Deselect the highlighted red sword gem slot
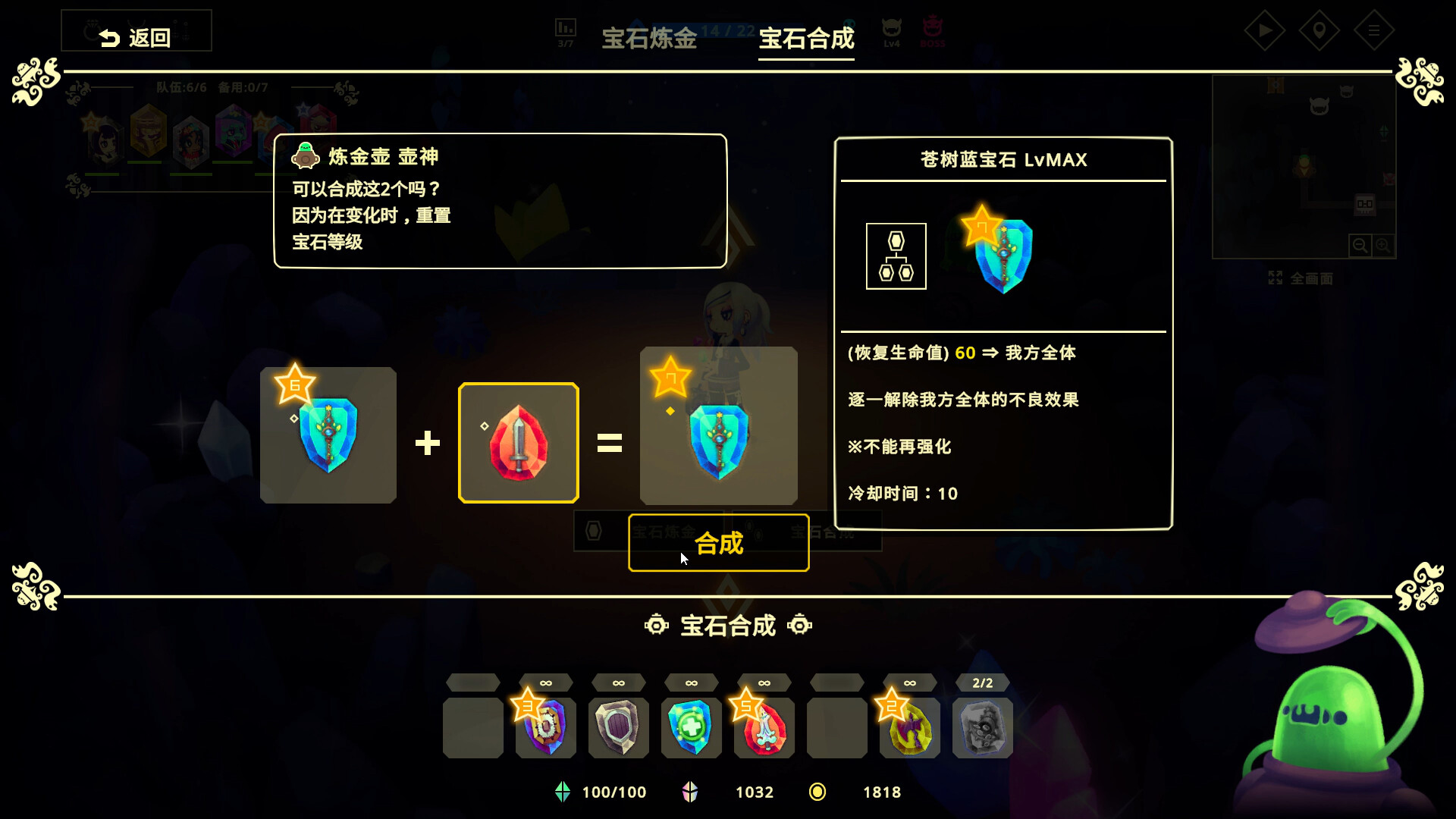Image resolution: width=1456 pixels, height=819 pixels. tap(518, 442)
